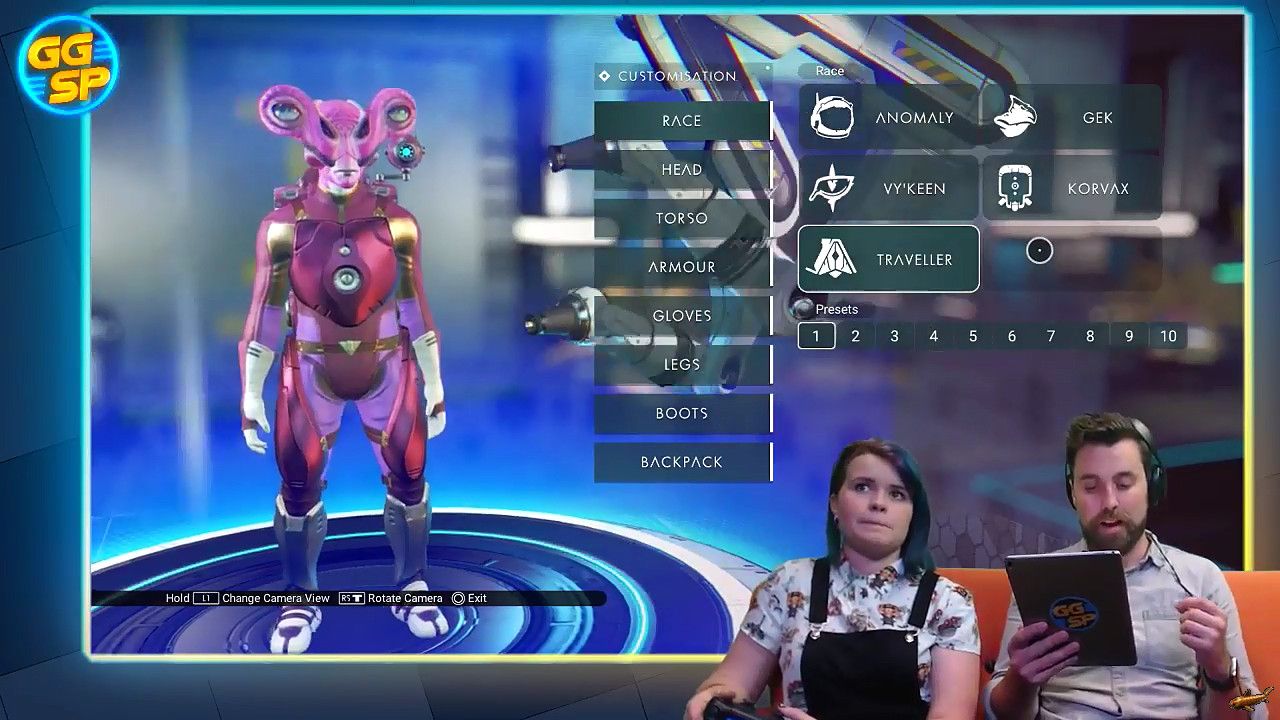Select the Gek race
The image size is (1280, 720).
tap(1072, 118)
